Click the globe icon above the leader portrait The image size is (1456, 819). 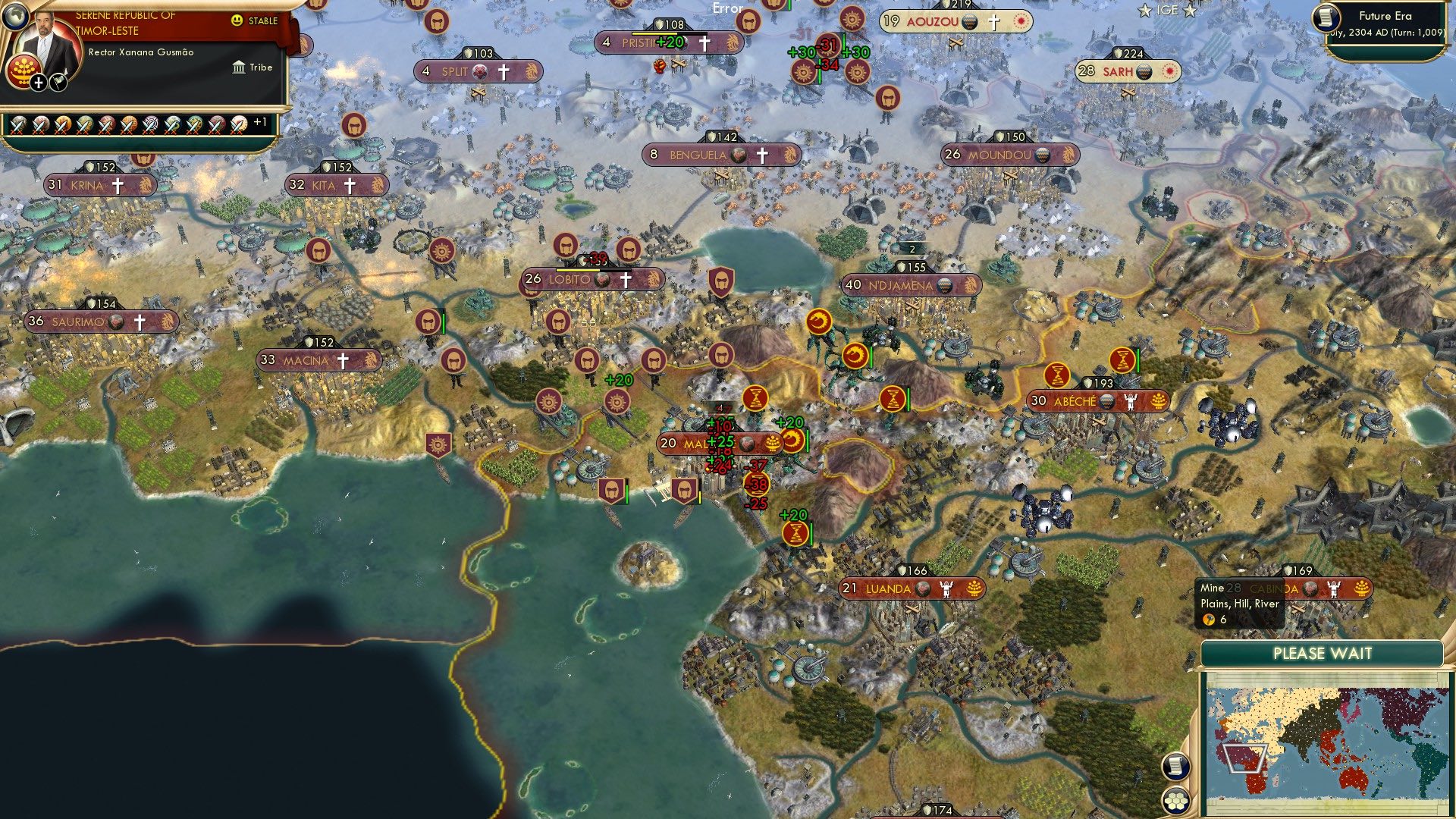[14, 19]
